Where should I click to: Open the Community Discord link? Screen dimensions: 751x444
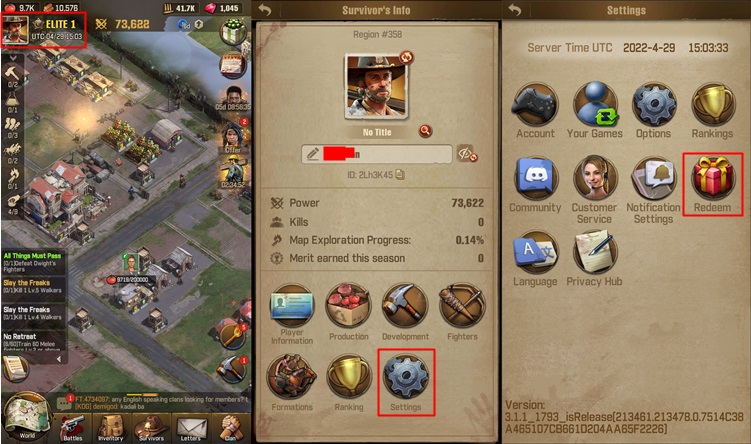pos(535,178)
